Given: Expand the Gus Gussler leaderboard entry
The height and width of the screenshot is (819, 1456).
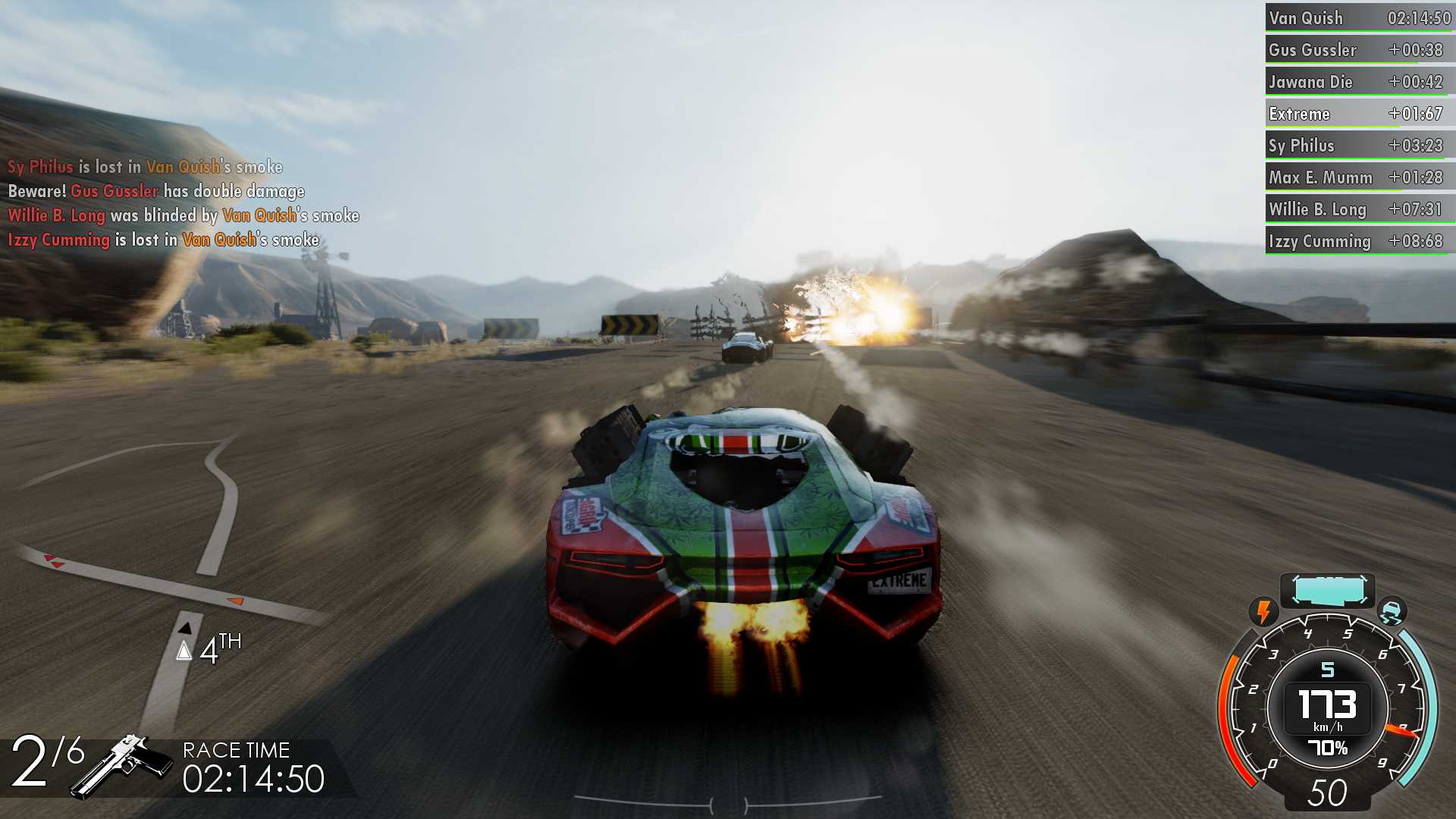Looking at the screenshot, I should click(1357, 49).
